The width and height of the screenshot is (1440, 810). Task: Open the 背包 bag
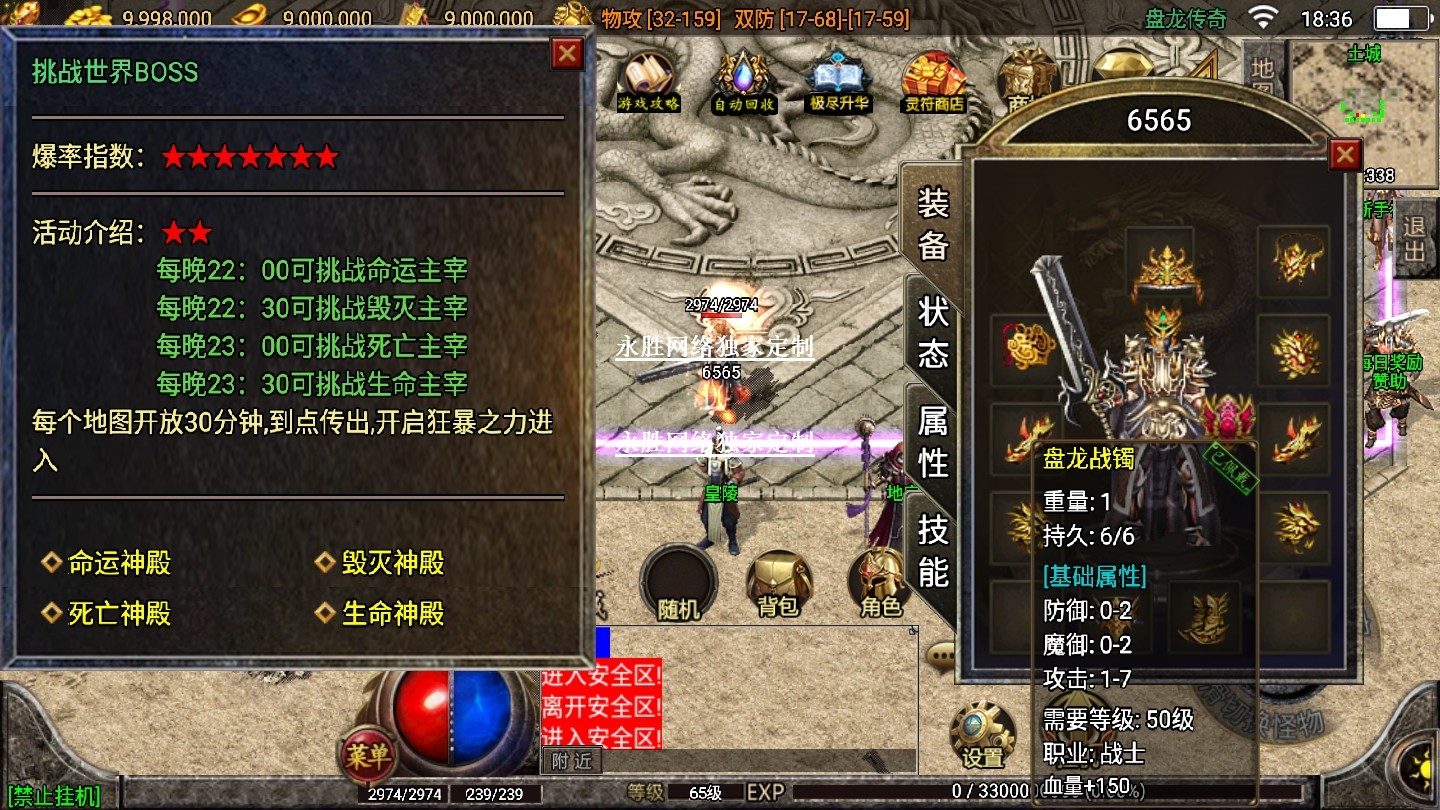(x=778, y=585)
